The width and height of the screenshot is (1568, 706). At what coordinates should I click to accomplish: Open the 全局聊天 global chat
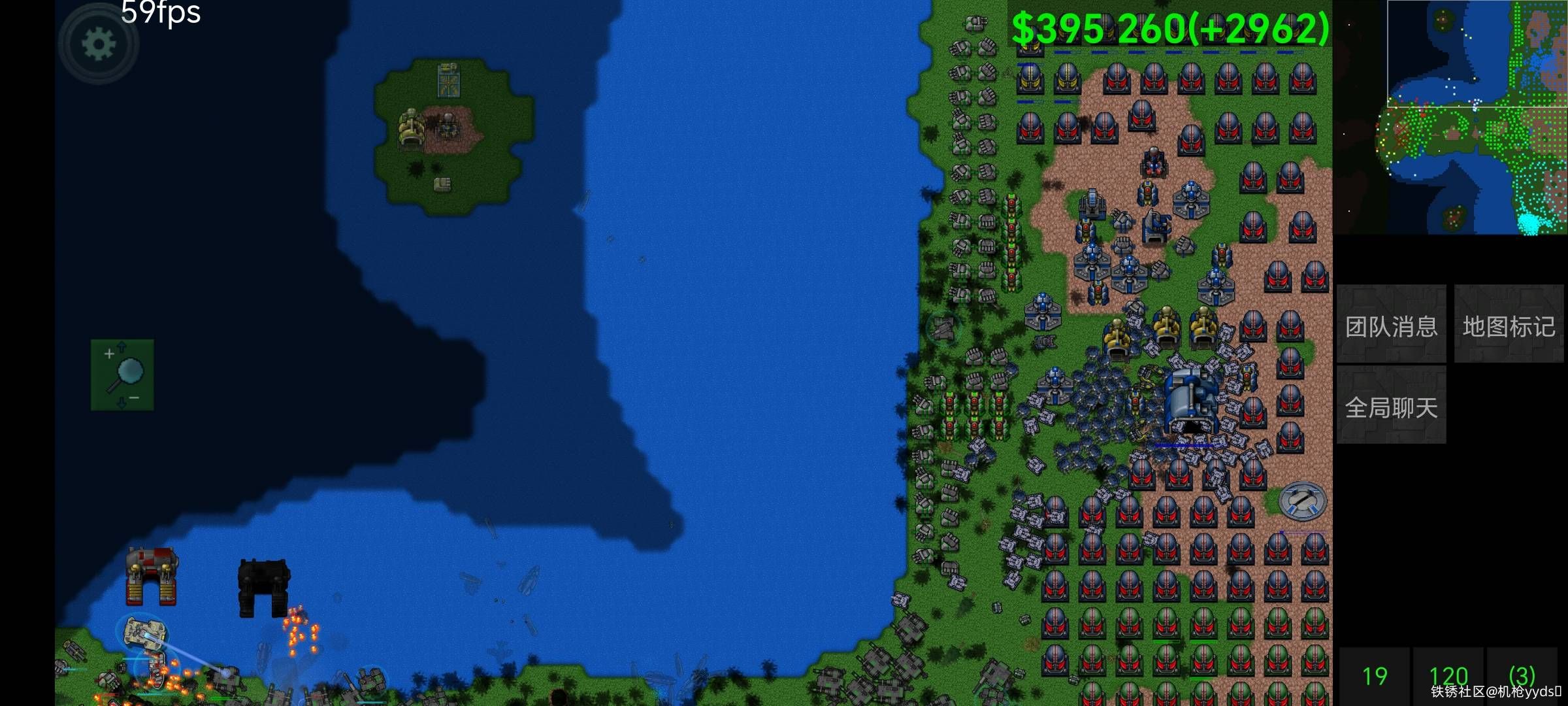point(1391,407)
